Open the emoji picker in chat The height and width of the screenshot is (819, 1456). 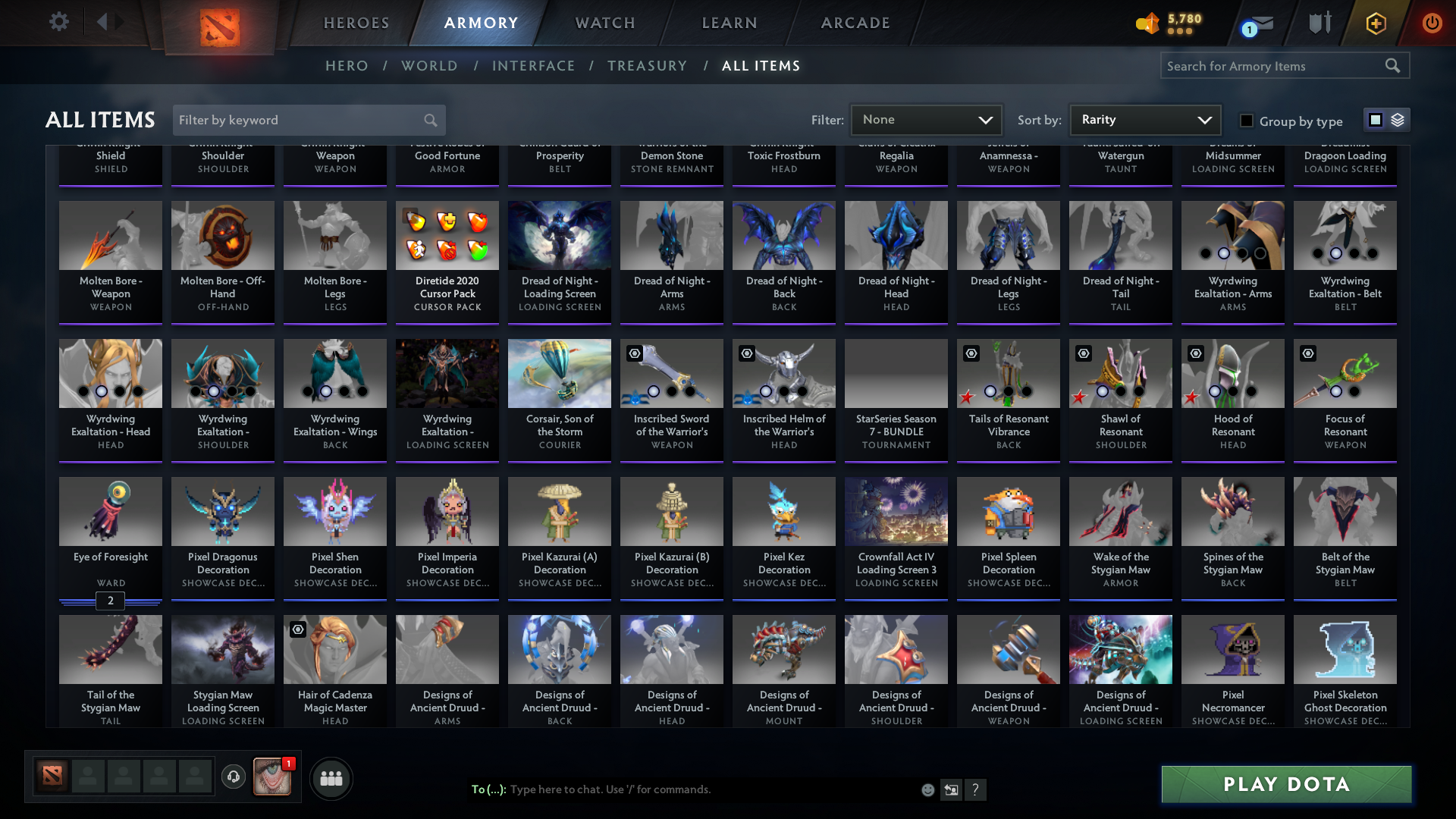point(927,789)
